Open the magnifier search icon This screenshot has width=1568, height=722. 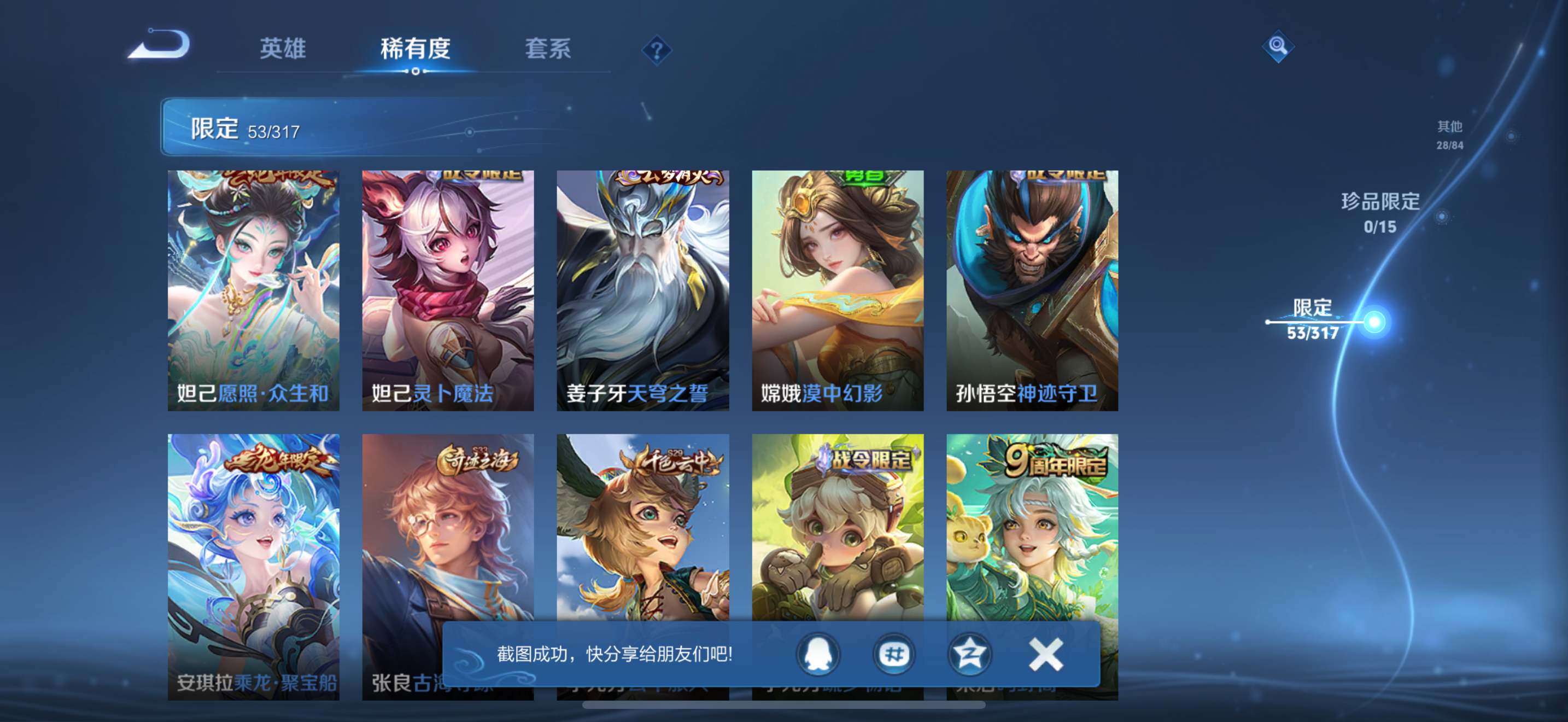(x=1277, y=46)
